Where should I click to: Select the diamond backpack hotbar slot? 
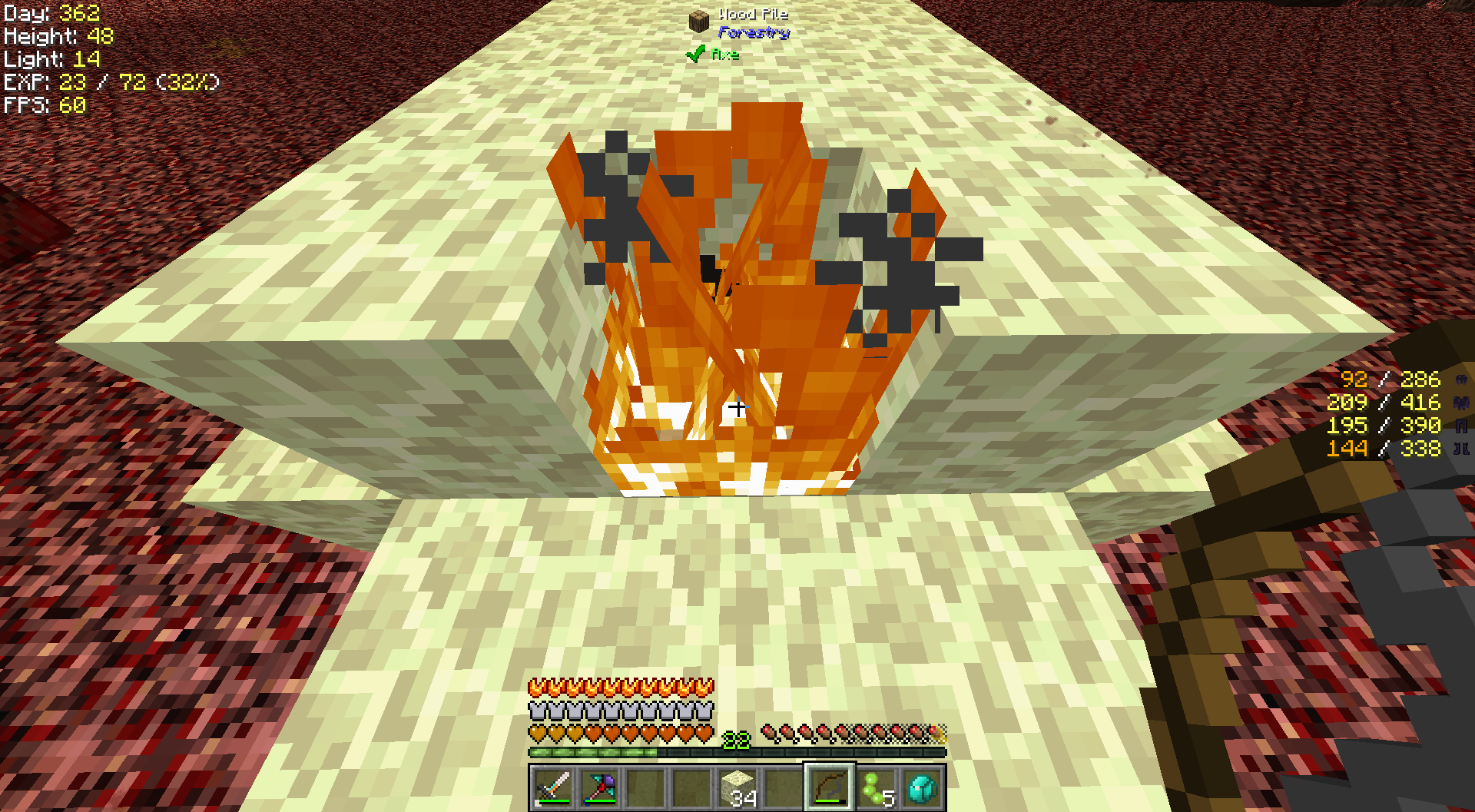click(x=922, y=787)
